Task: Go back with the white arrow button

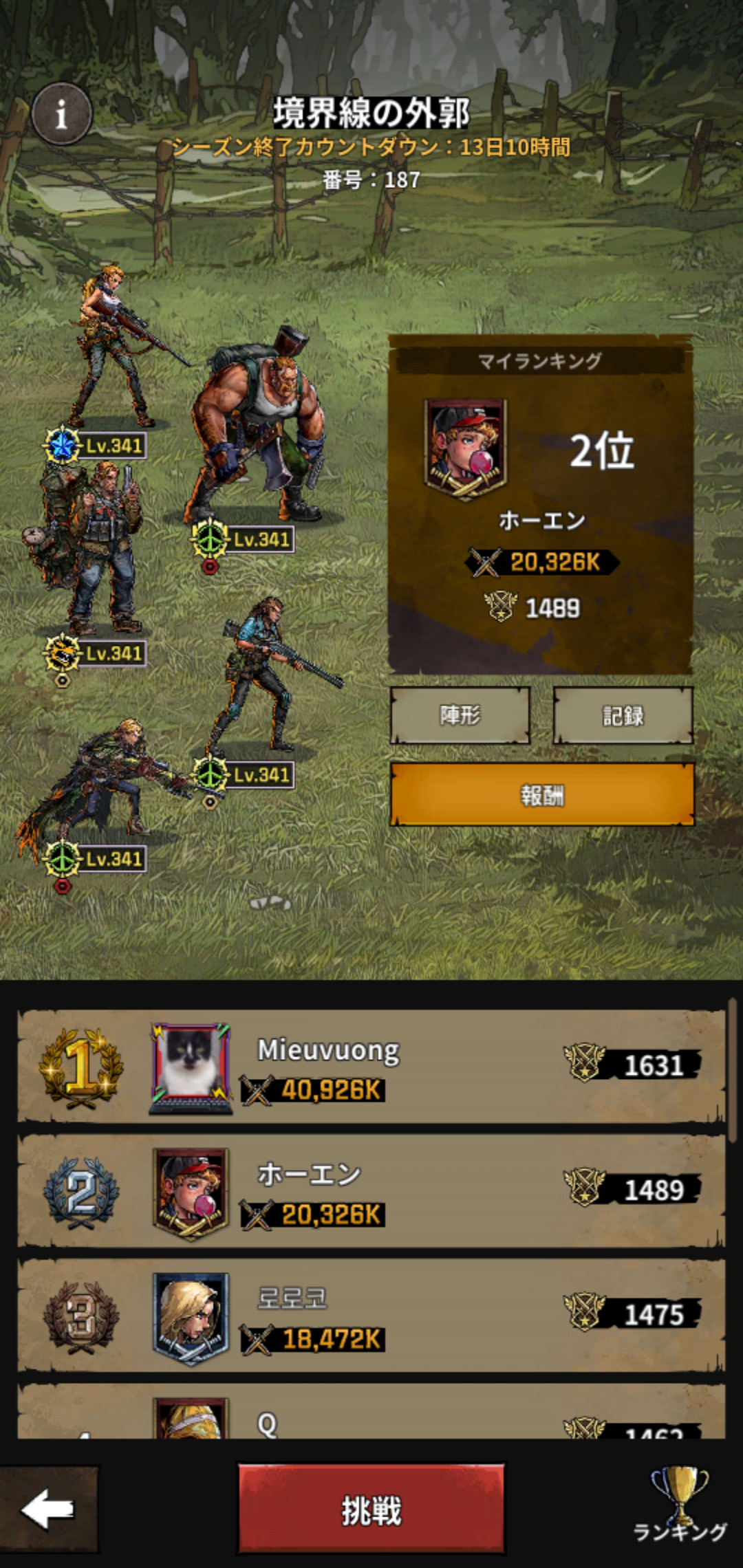Action: coord(48,1510)
